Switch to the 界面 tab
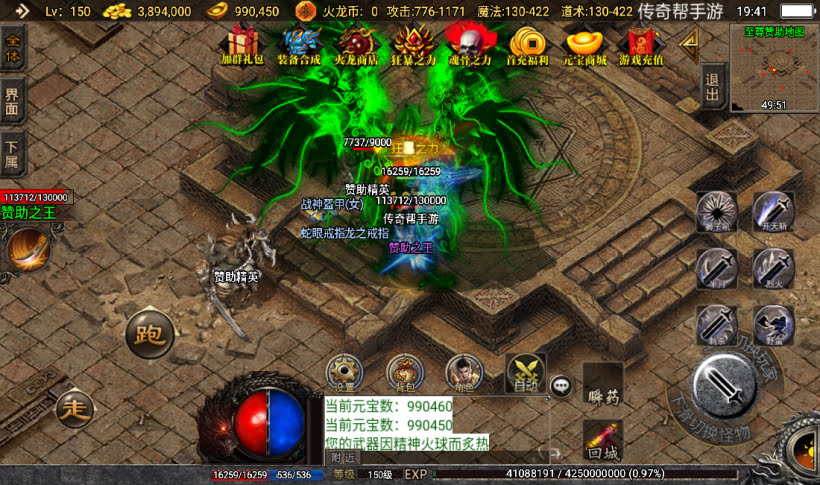 [x=14, y=101]
